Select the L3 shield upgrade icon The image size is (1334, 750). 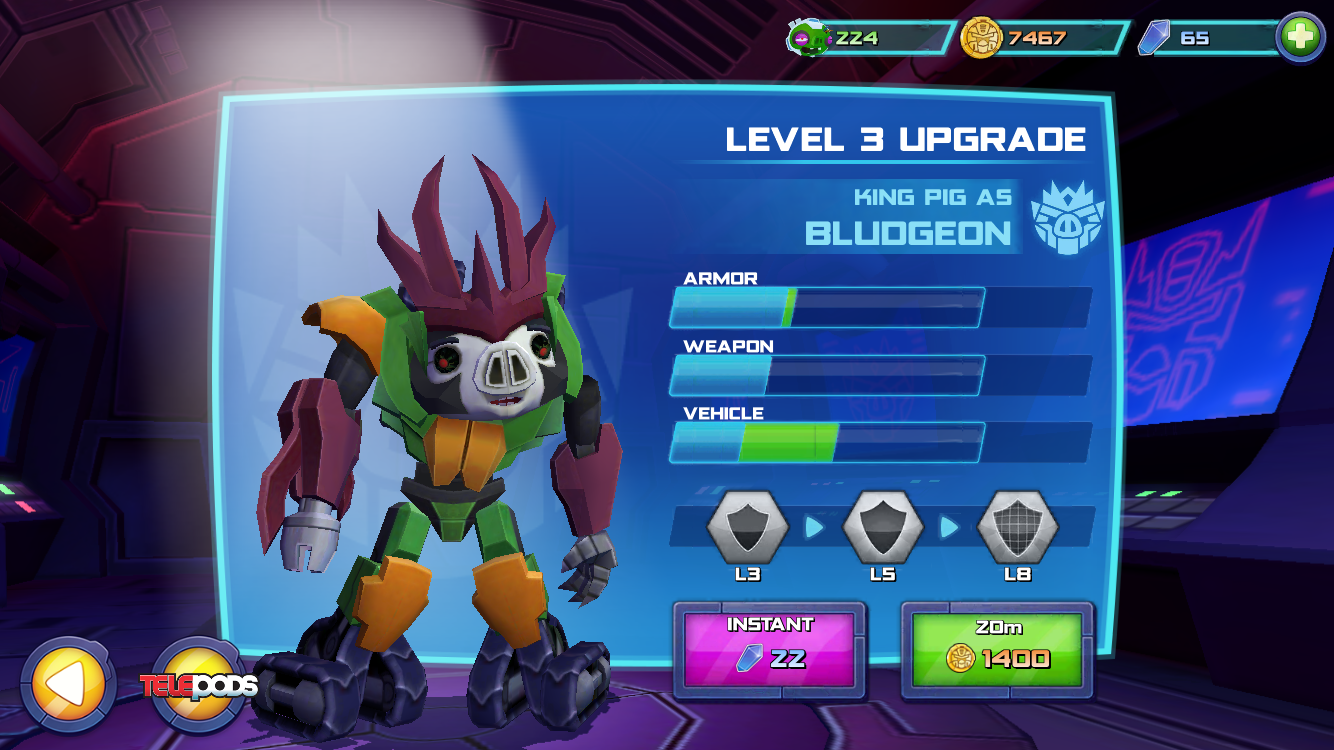coord(747,527)
